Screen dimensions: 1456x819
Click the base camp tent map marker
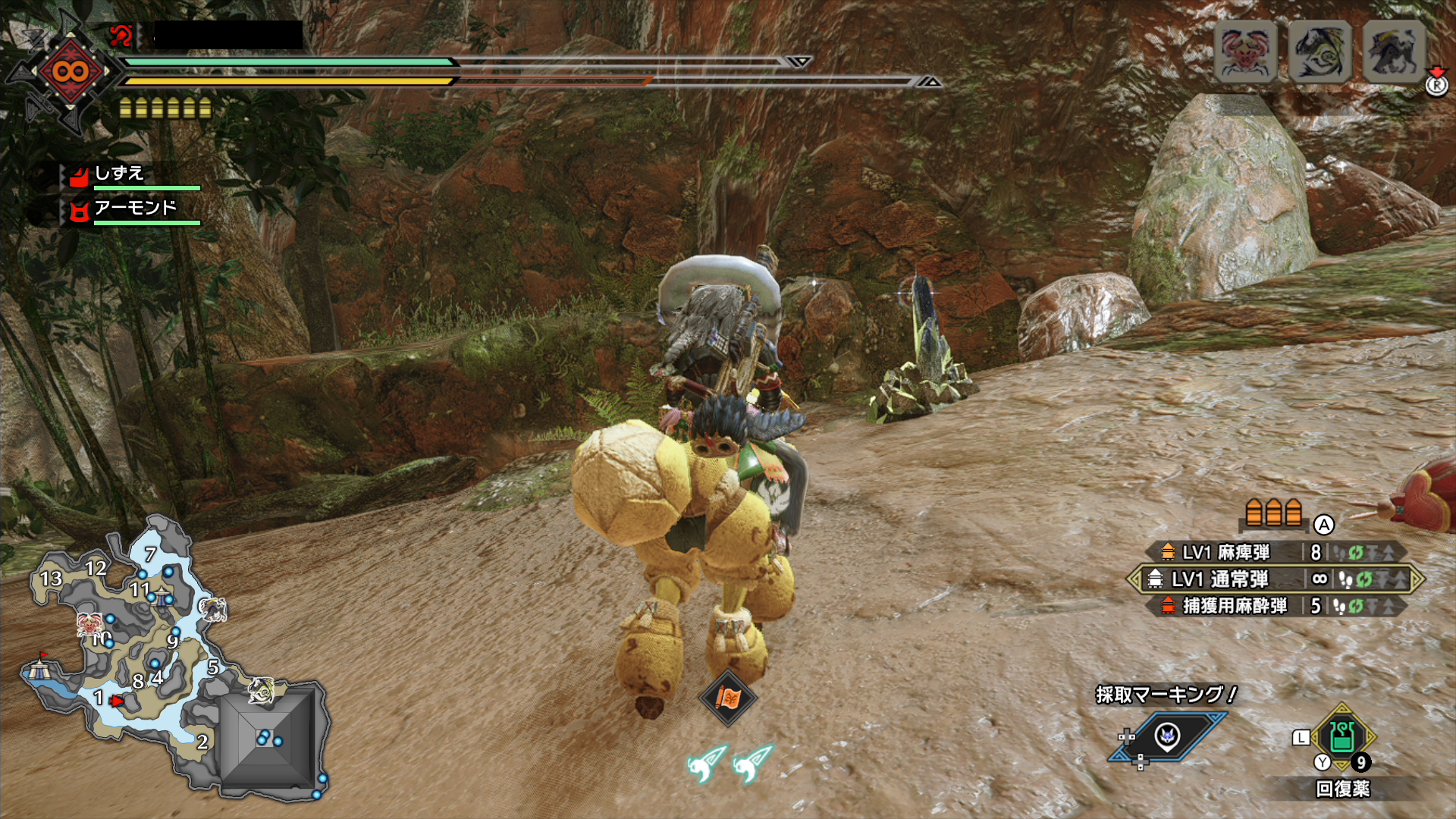click(38, 669)
